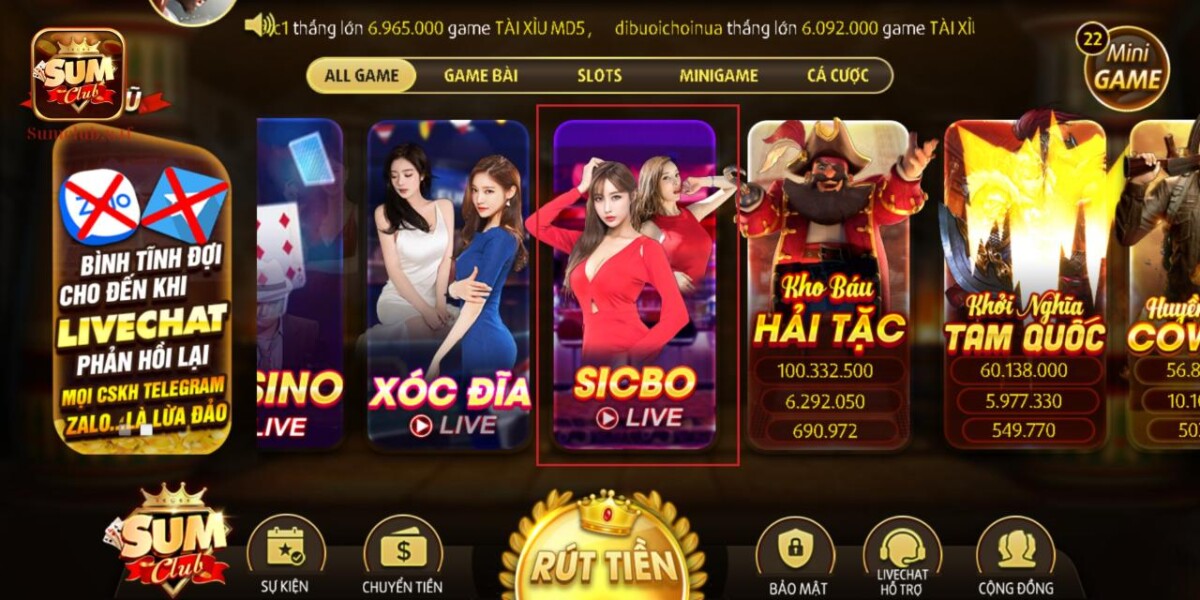This screenshot has width=1200, height=600.
Task: Choose the Sicbo Live game card
Action: [635, 285]
